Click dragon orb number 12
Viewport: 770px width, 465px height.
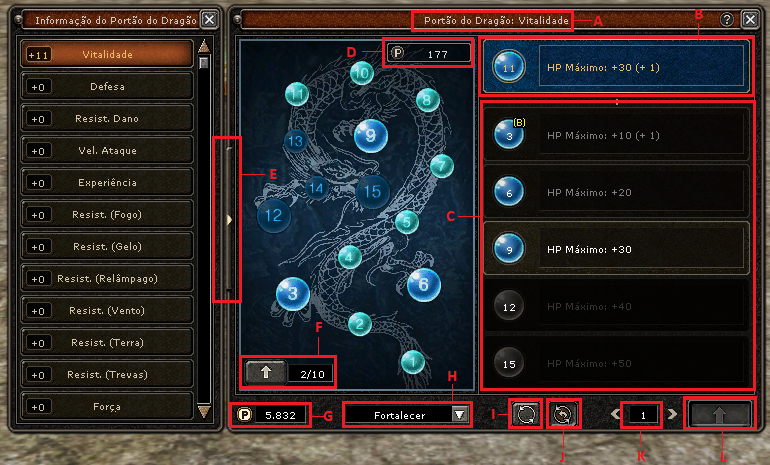(274, 213)
